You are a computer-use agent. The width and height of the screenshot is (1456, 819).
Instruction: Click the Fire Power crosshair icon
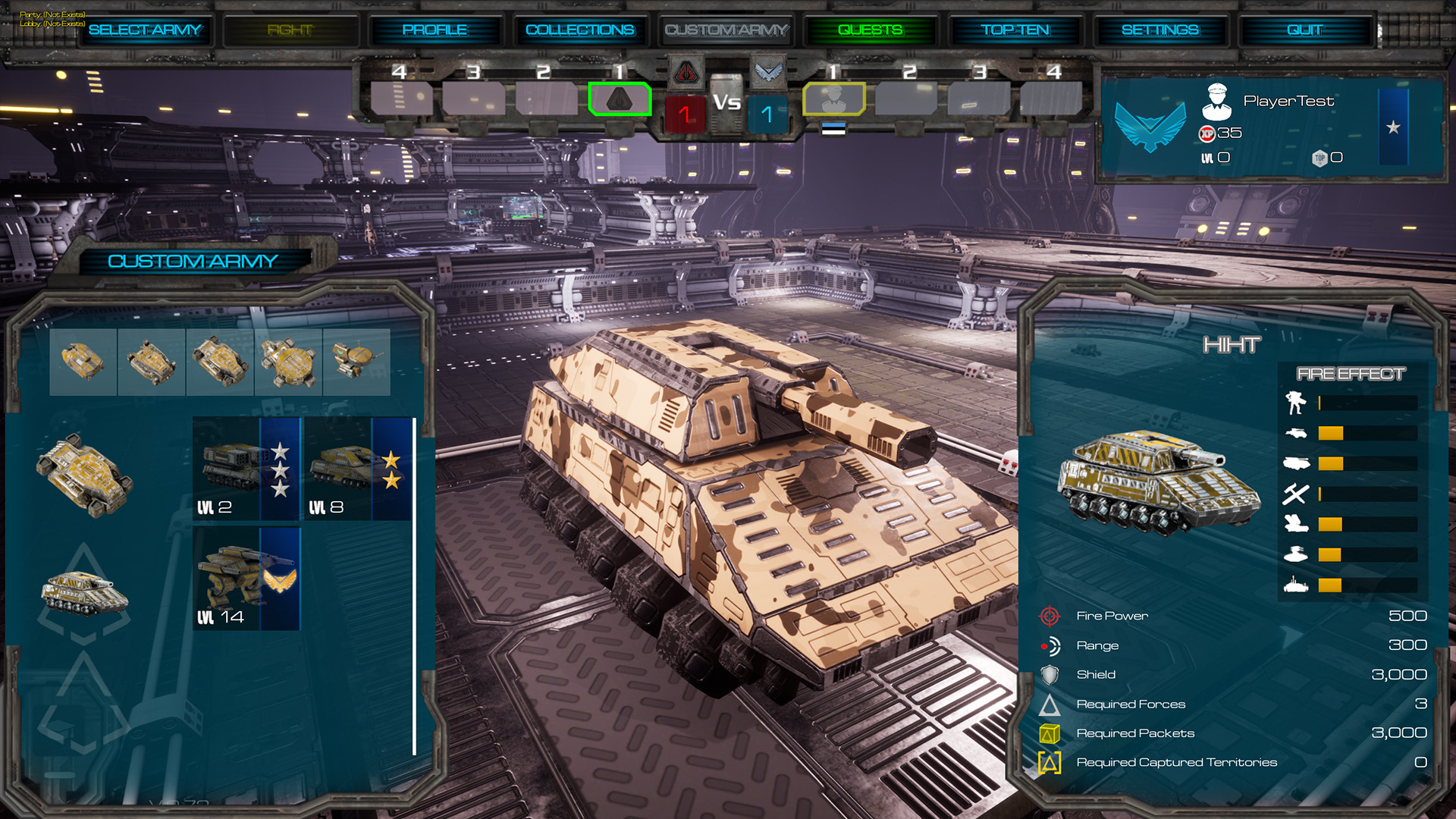tap(1050, 616)
